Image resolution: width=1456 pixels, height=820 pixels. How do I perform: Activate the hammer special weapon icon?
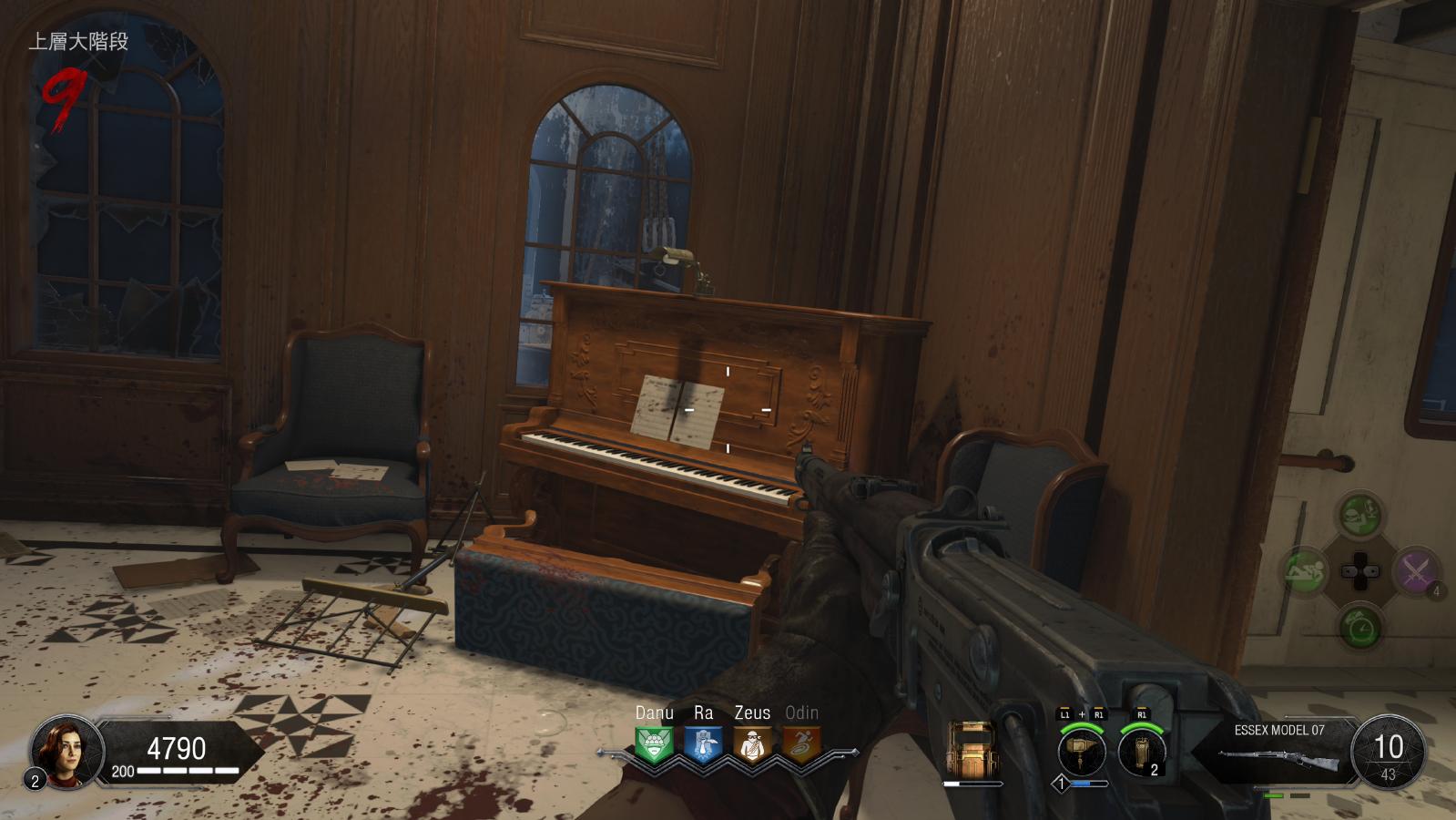pos(1082,753)
